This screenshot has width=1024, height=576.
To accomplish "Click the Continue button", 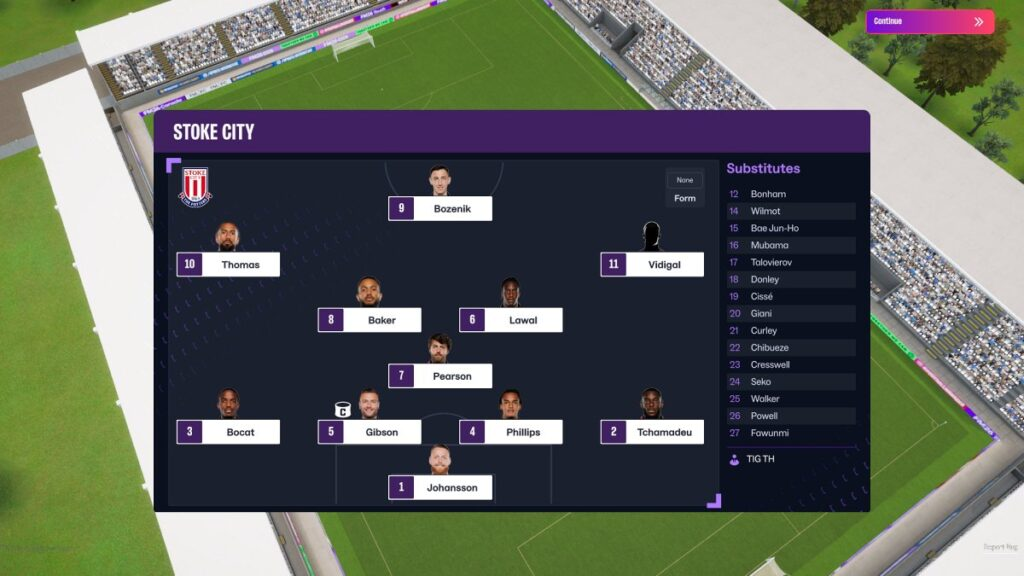I will coord(929,22).
